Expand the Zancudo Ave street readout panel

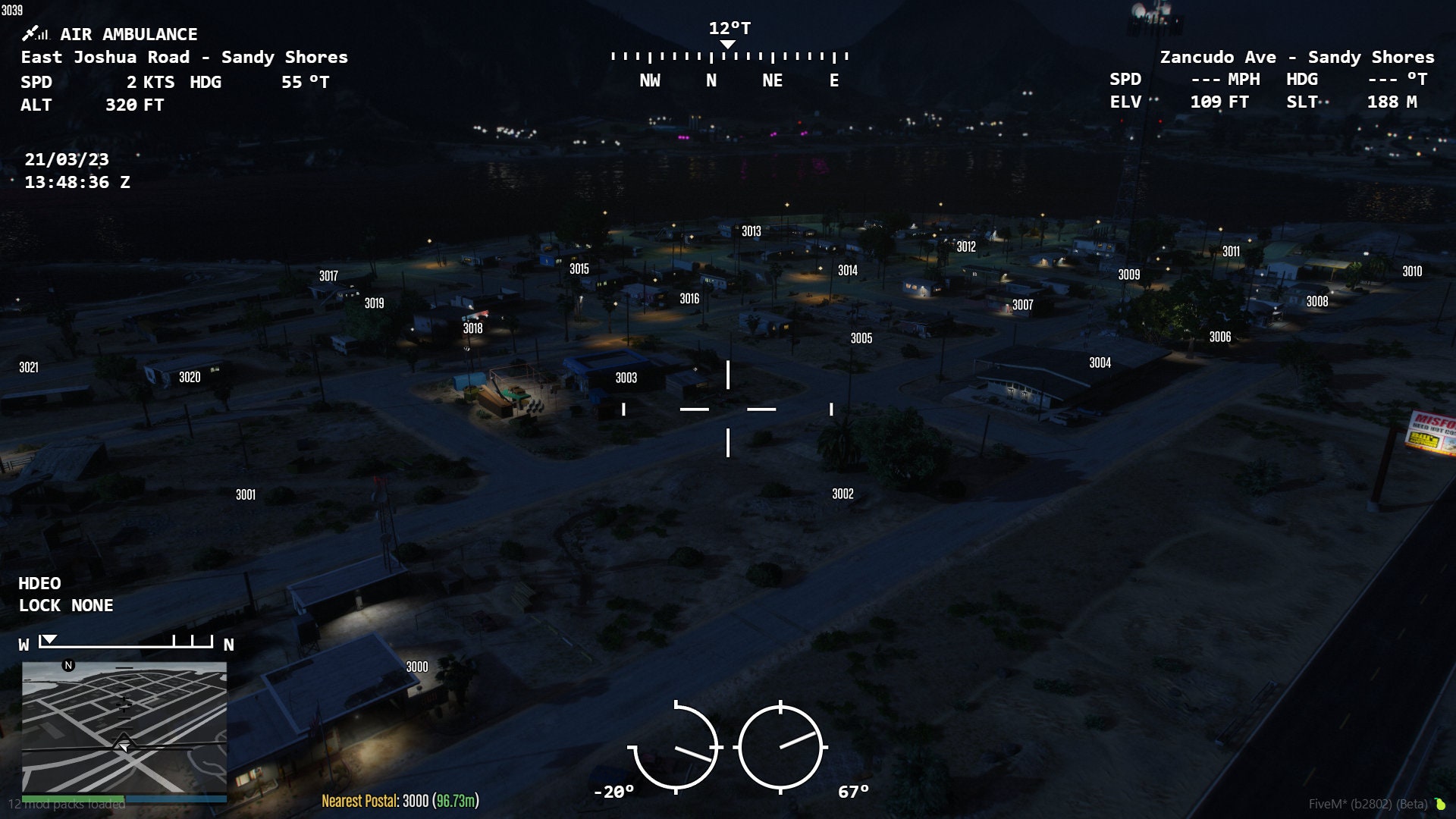point(1298,57)
